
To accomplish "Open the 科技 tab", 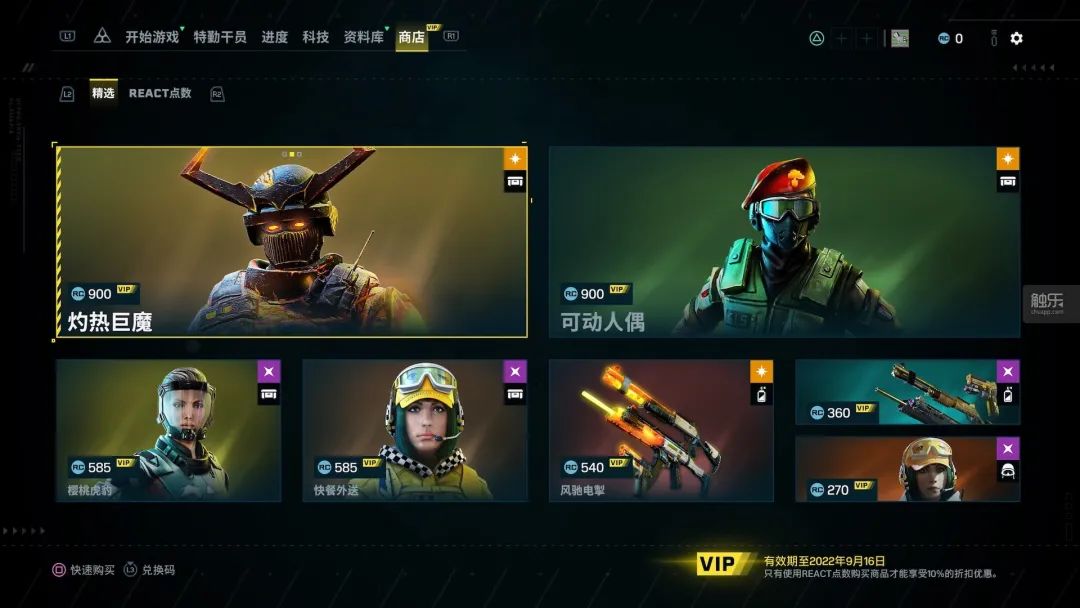I will click(316, 37).
